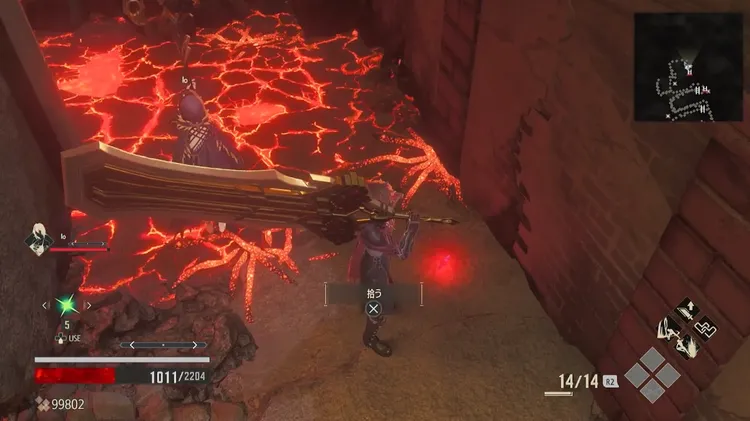Cycle quick item with the right arrow
The height and width of the screenshot is (421, 750).
[x=88, y=304]
